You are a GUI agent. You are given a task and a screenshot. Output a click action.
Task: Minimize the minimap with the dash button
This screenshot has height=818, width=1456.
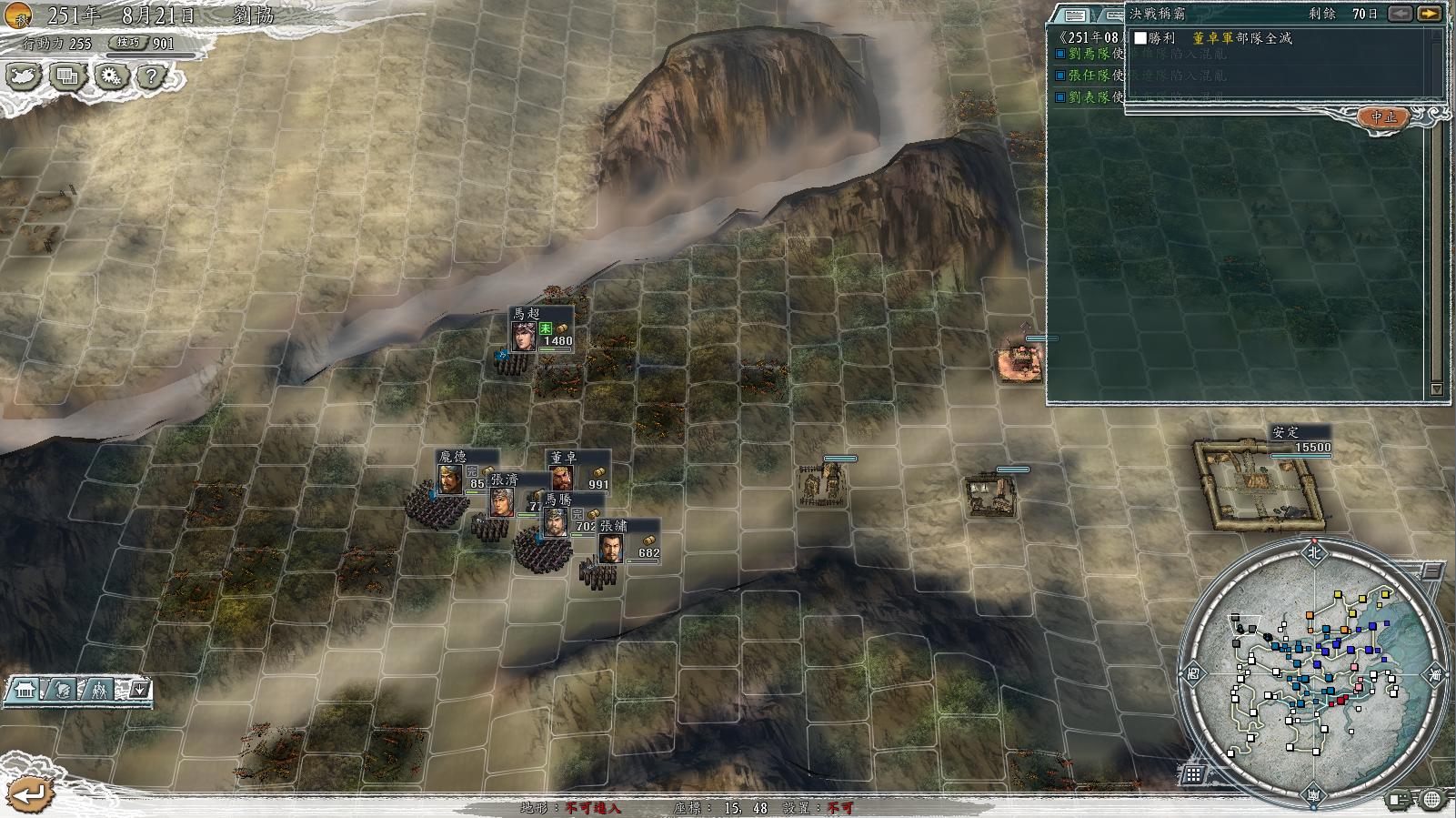pos(1431,571)
